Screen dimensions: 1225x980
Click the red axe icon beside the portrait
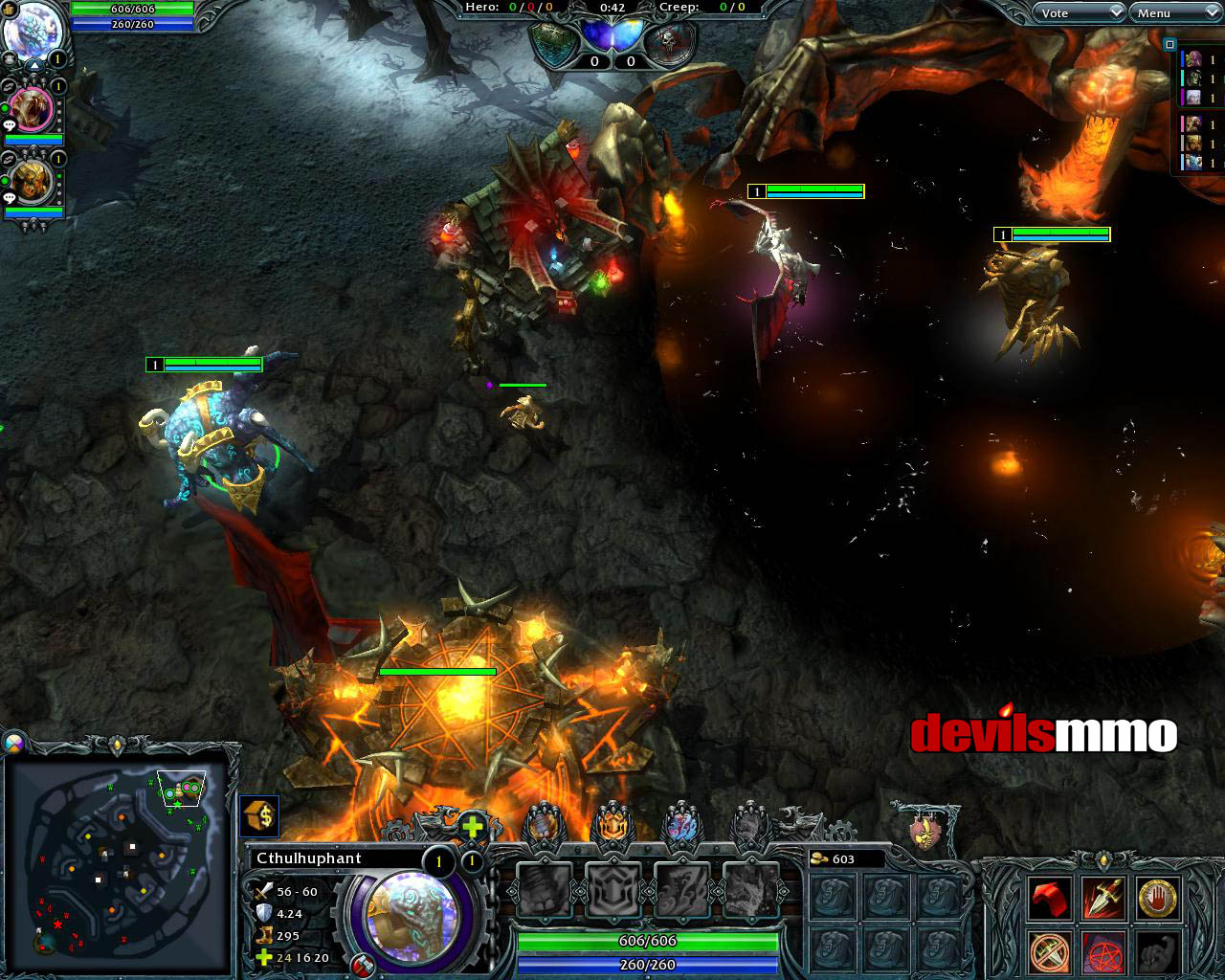click(x=363, y=966)
